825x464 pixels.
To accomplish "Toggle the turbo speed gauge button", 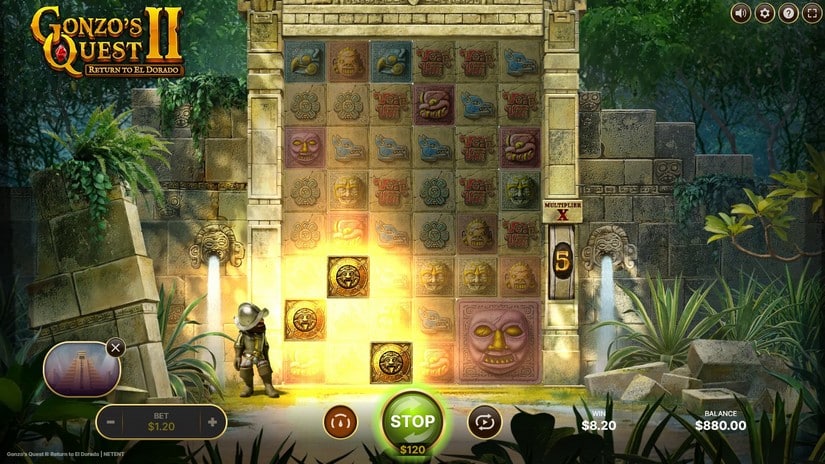I will [x=340, y=422].
